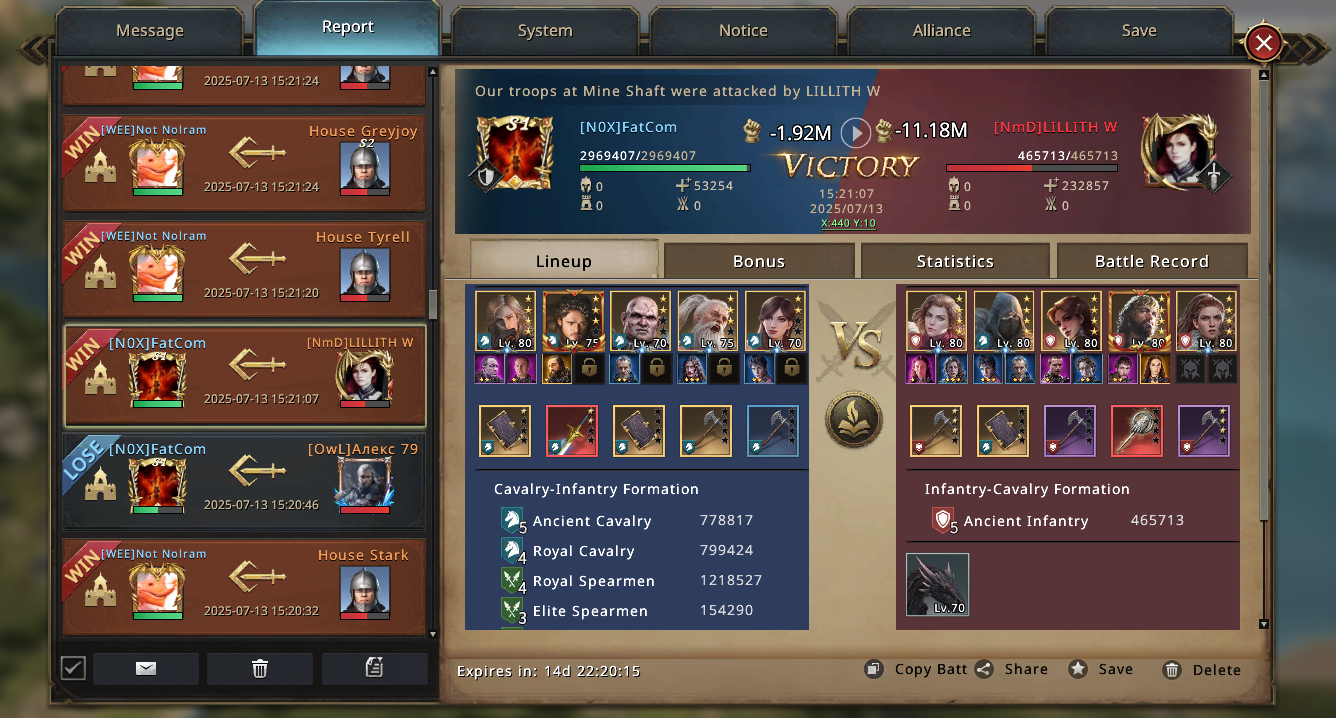The width and height of the screenshot is (1336, 718).
Task: Switch to the Message tab
Action: coord(150,31)
